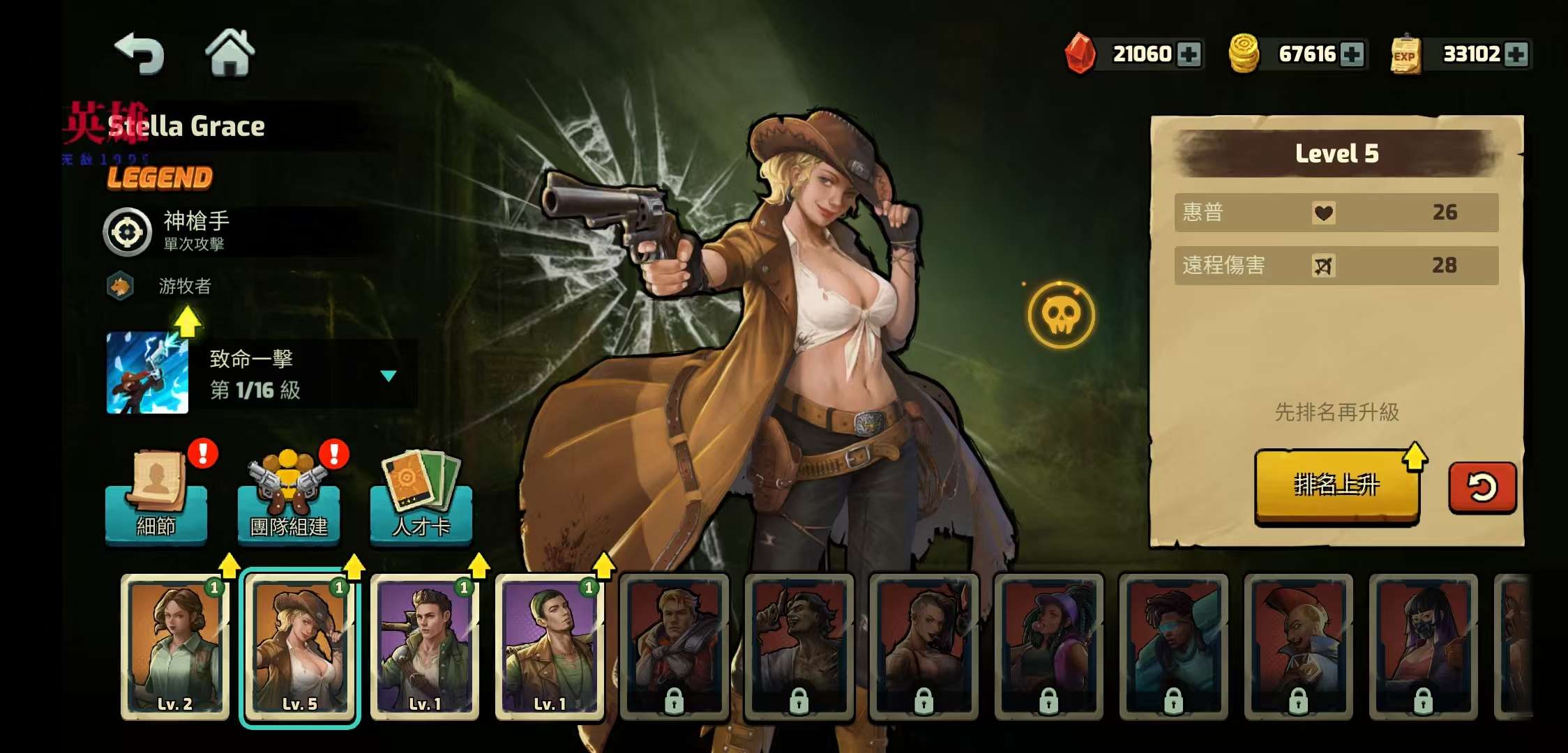Tap the 致命一擊 skill thumbnail
1568x753 pixels.
[147, 373]
